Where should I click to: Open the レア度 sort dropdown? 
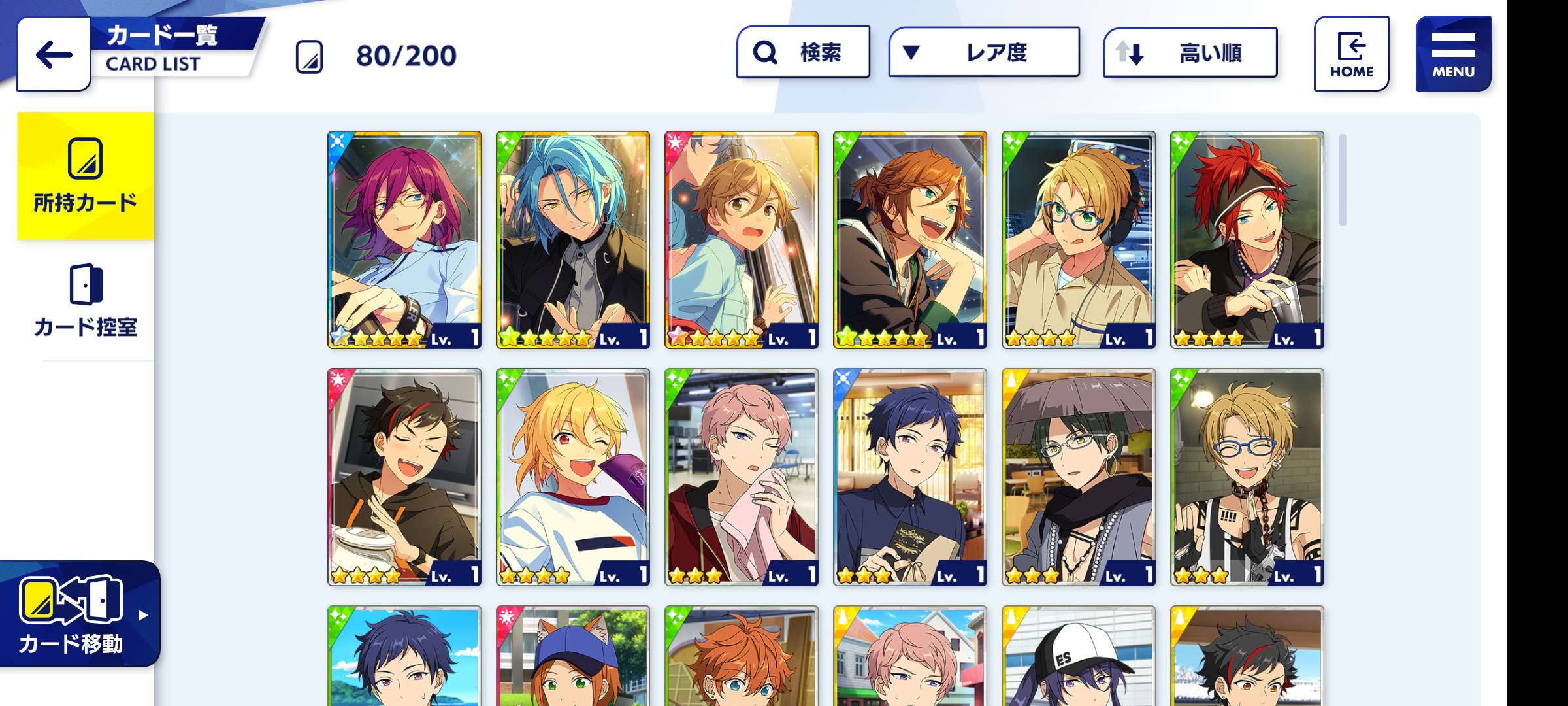pyautogui.click(x=983, y=52)
